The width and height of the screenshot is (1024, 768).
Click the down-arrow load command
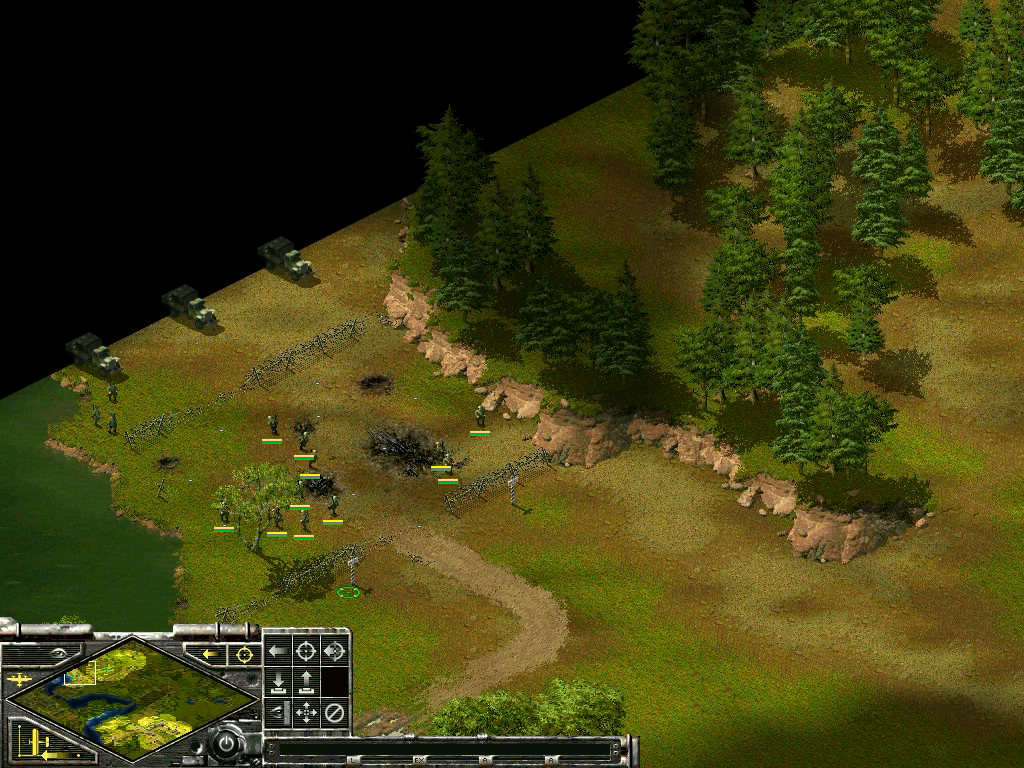pyautogui.click(x=277, y=682)
